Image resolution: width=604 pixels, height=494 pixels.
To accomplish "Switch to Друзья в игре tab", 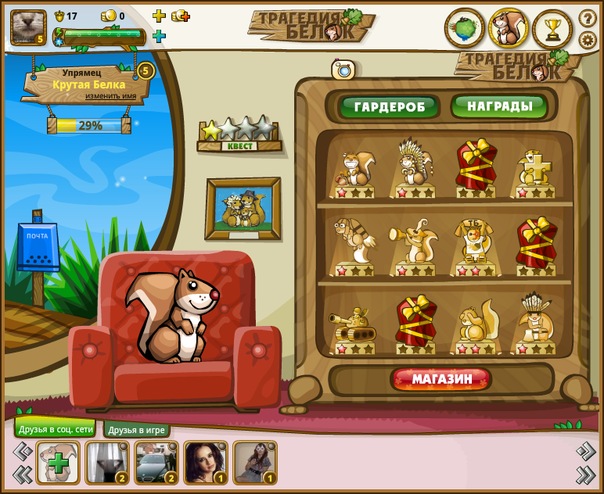I will (136, 429).
